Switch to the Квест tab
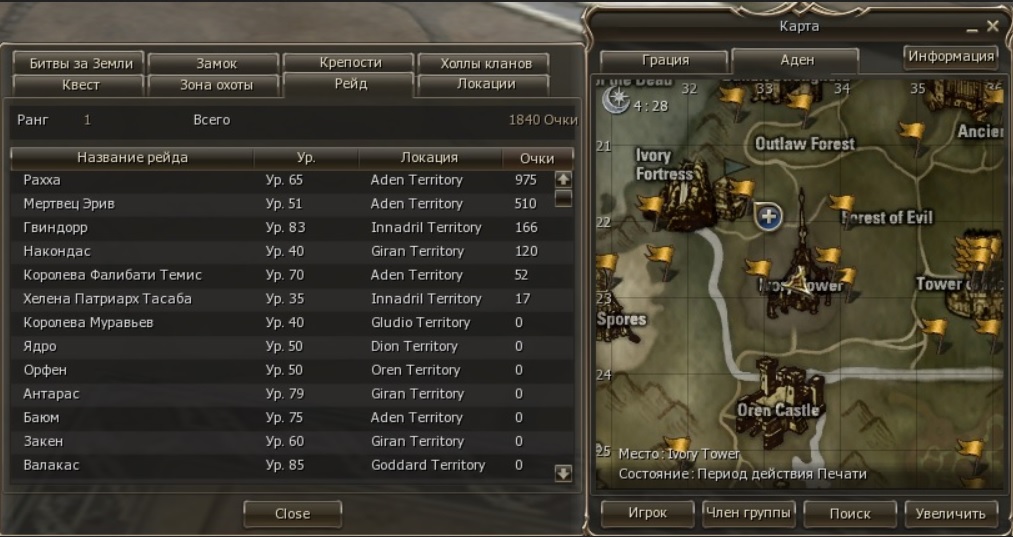Viewport: 1013px width, 537px height. (80, 85)
